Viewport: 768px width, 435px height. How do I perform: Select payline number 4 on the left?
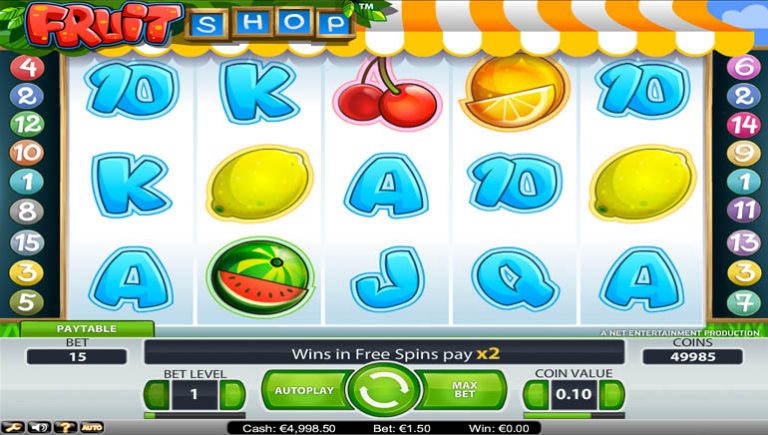[28, 68]
